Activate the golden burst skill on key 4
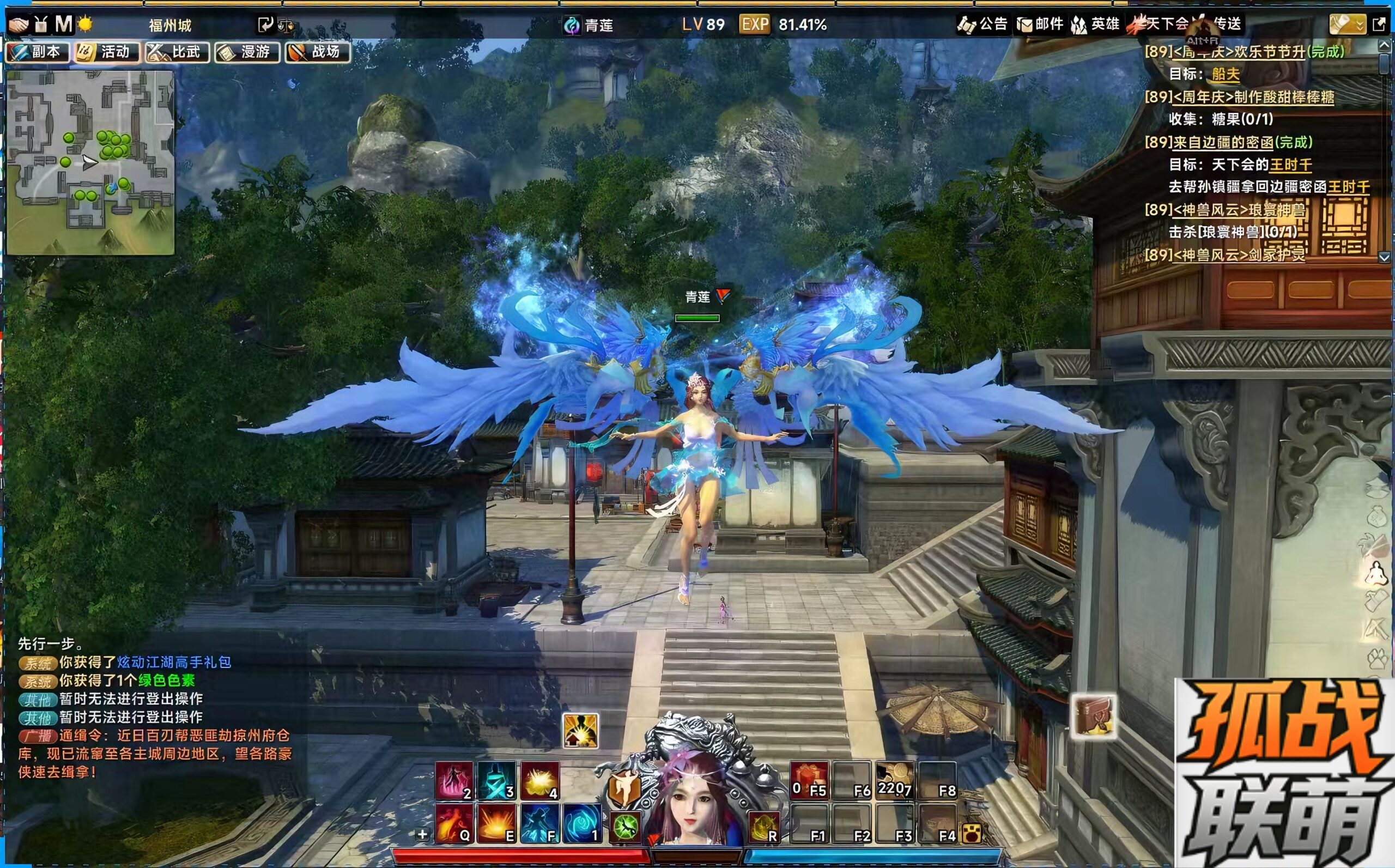This screenshot has height=868, width=1395. point(539,781)
